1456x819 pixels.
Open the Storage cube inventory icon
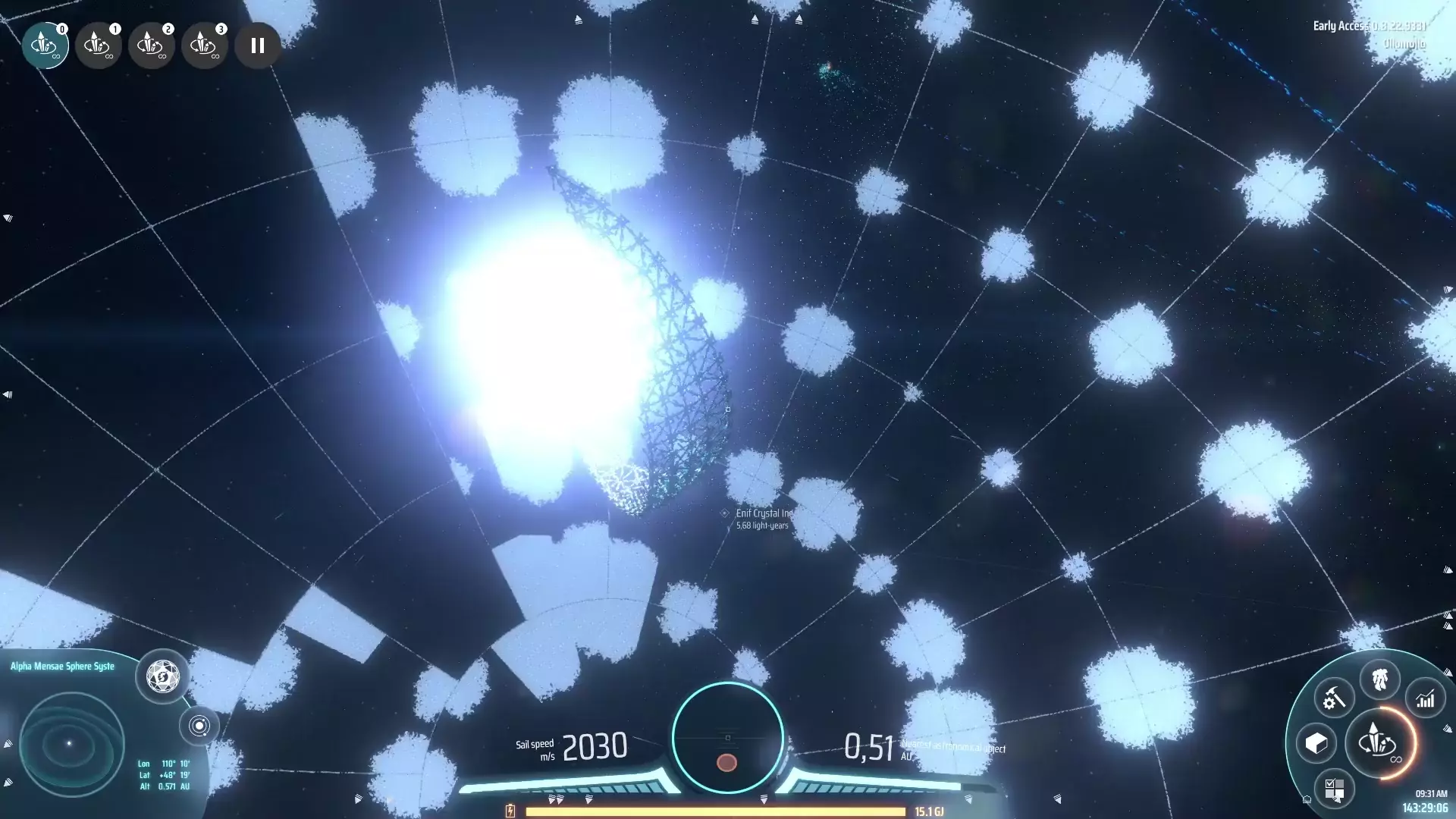point(1317,745)
